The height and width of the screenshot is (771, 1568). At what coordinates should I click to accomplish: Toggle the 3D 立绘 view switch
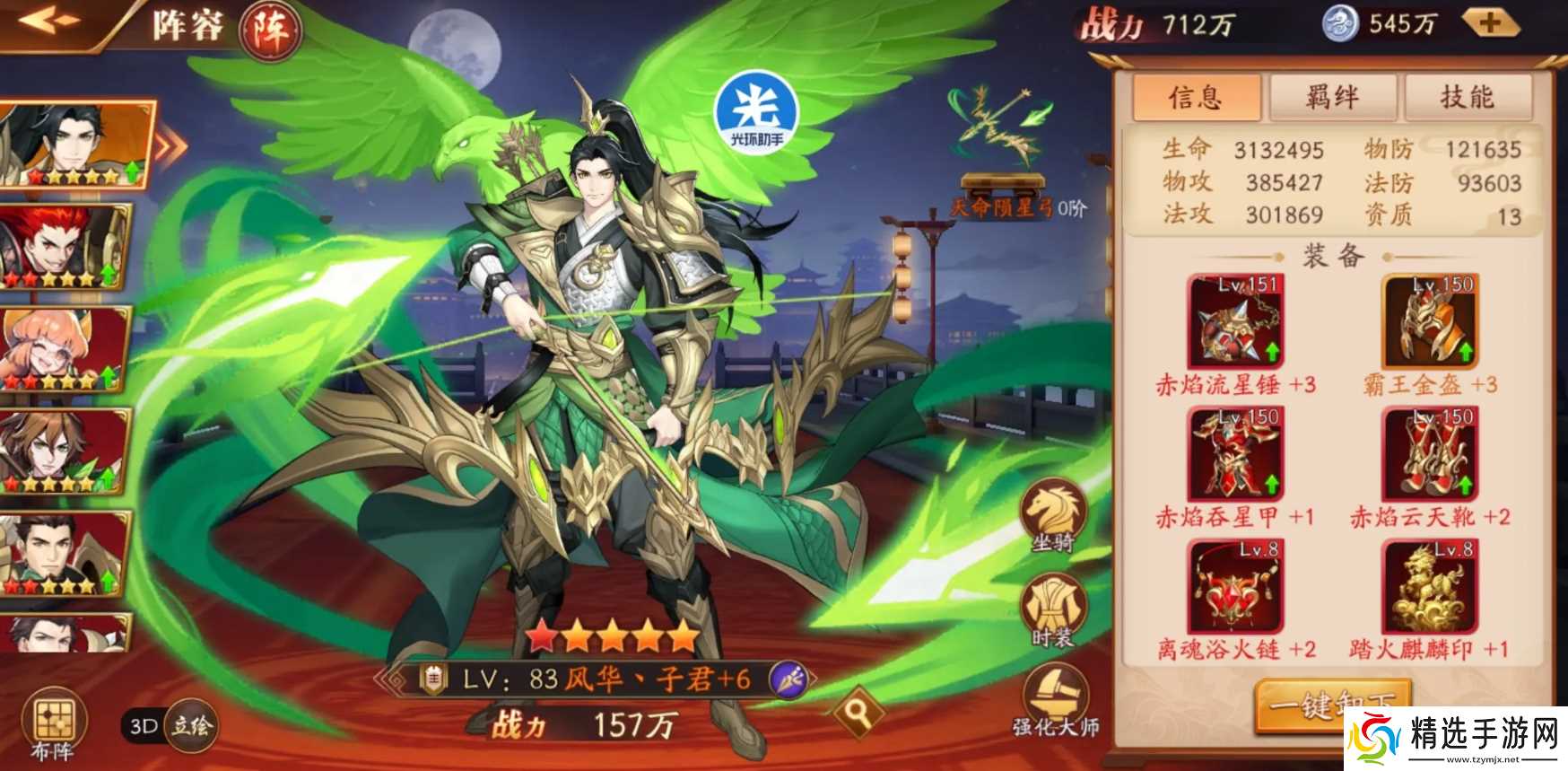[x=170, y=725]
